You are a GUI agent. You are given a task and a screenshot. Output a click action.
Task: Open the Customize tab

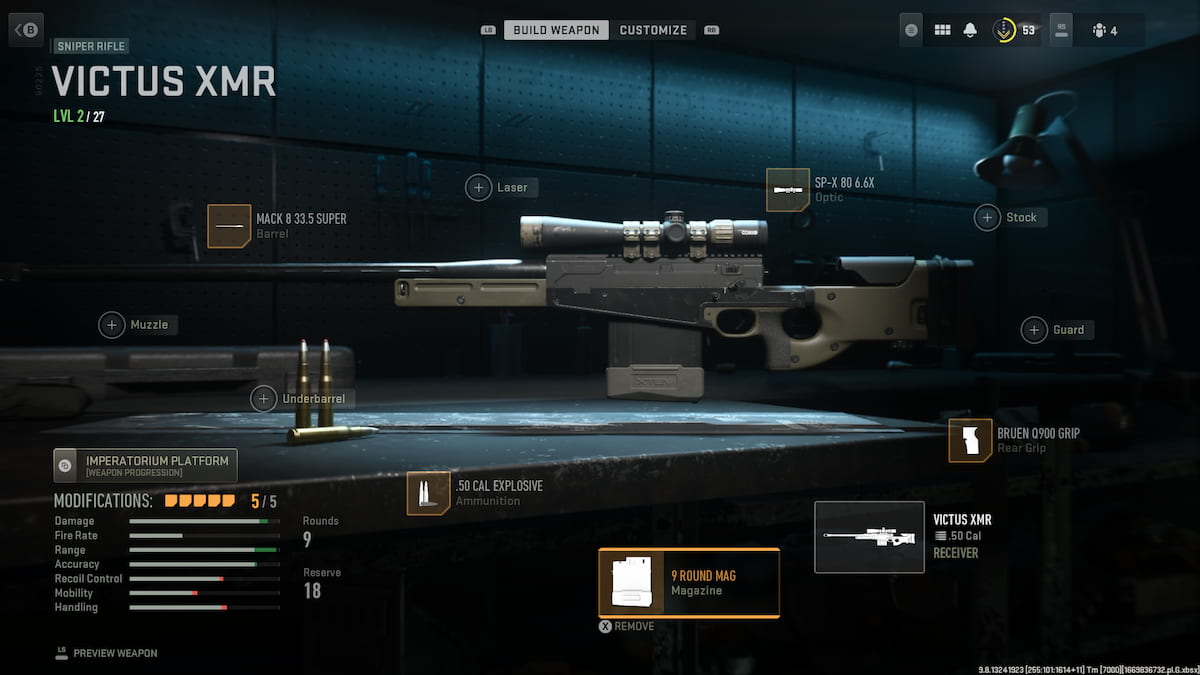[653, 30]
